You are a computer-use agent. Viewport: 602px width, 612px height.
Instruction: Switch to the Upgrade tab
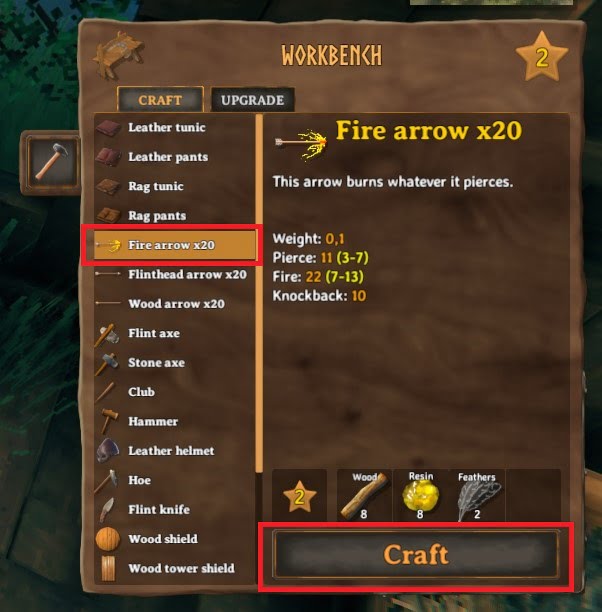(252, 99)
